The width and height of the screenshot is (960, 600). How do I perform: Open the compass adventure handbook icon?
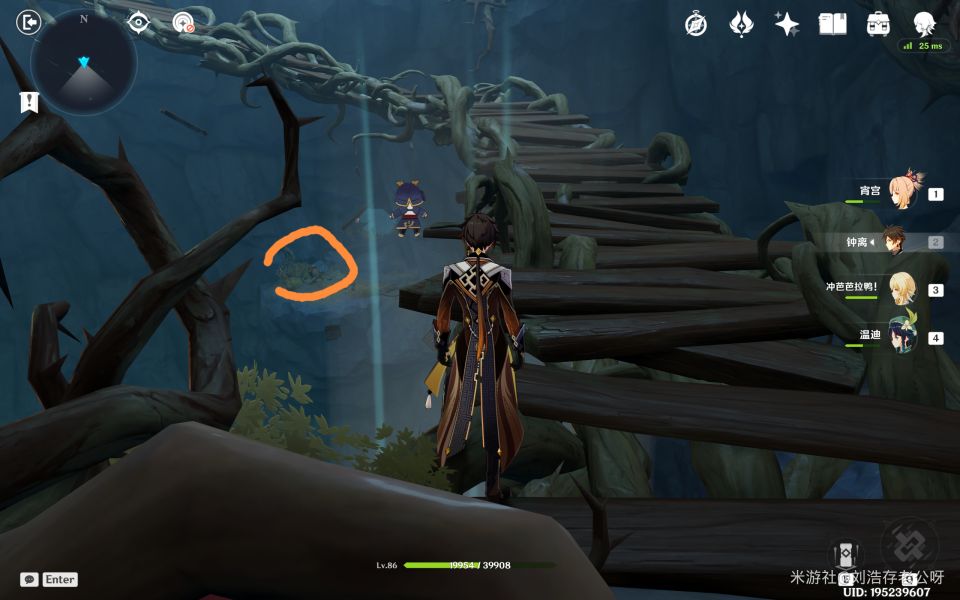tap(696, 24)
